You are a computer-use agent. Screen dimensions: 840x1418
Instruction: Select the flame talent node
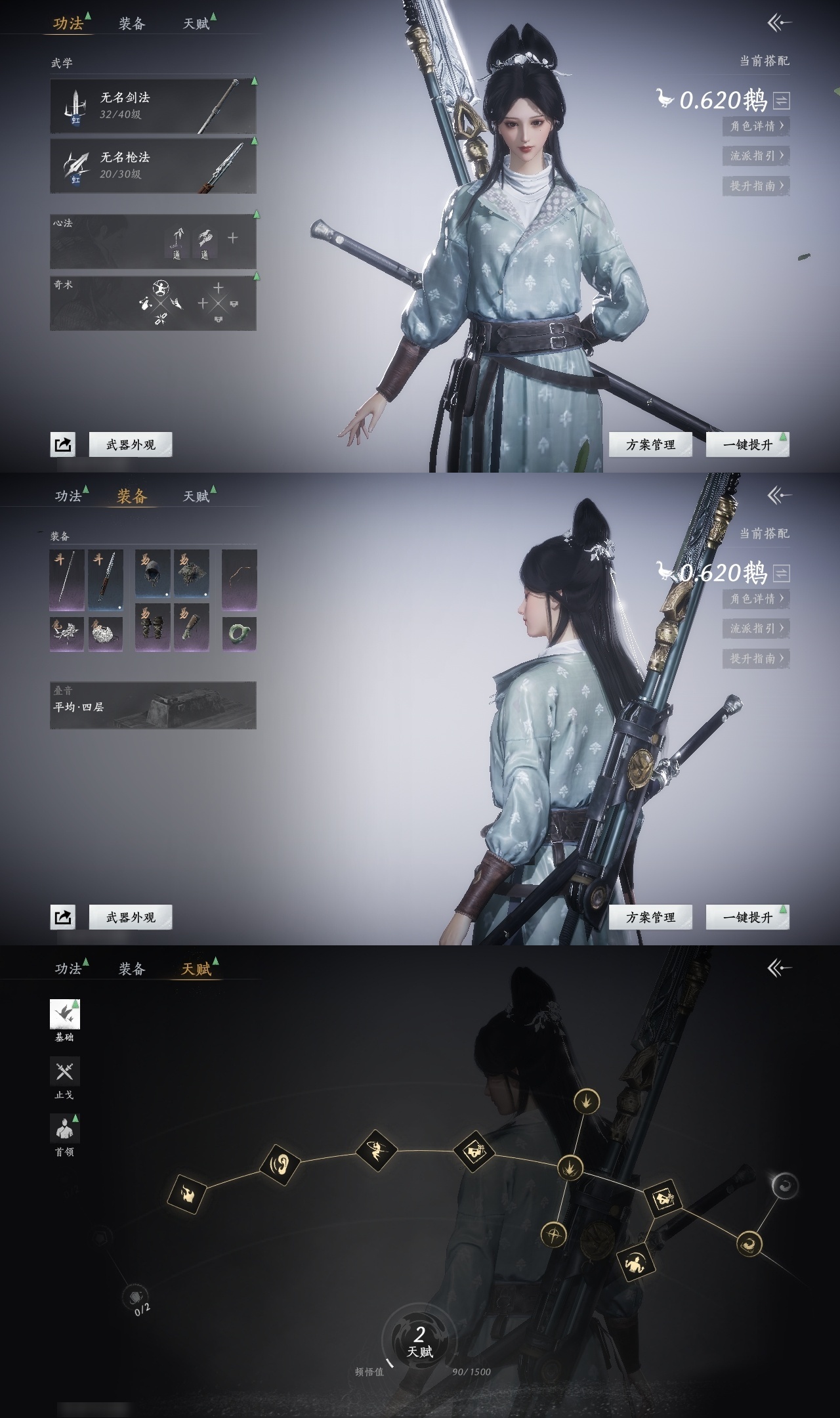tap(188, 1193)
